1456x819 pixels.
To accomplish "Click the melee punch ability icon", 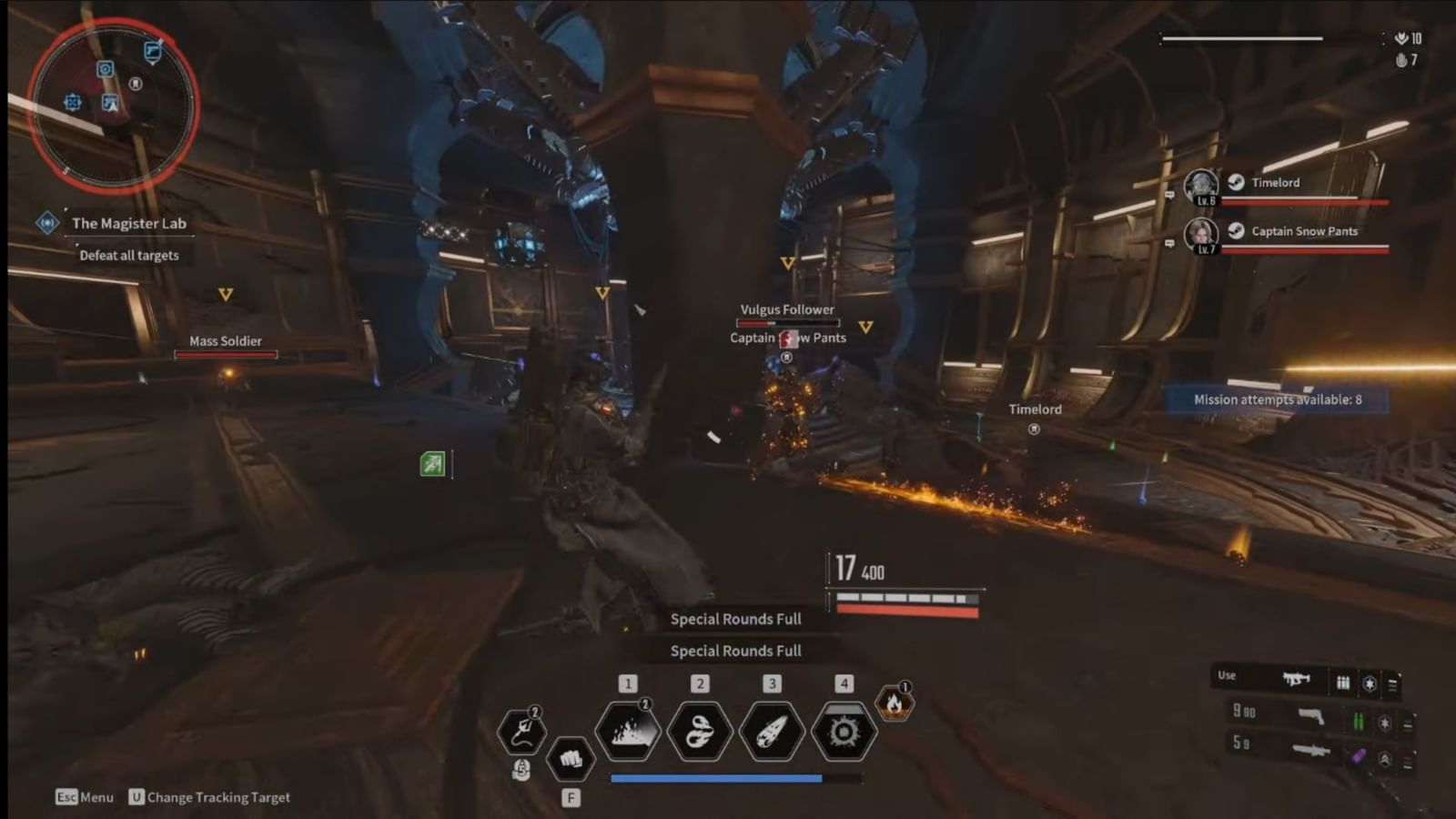I will click(x=569, y=757).
